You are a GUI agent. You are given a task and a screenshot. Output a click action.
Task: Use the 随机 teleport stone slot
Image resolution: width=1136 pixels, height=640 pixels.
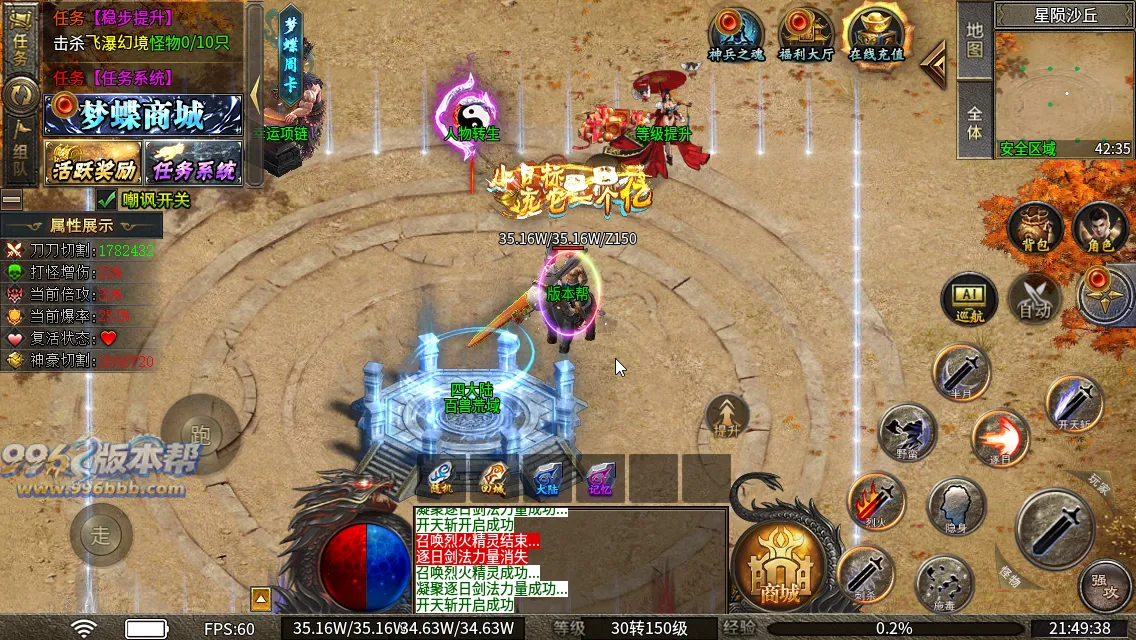click(441, 478)
